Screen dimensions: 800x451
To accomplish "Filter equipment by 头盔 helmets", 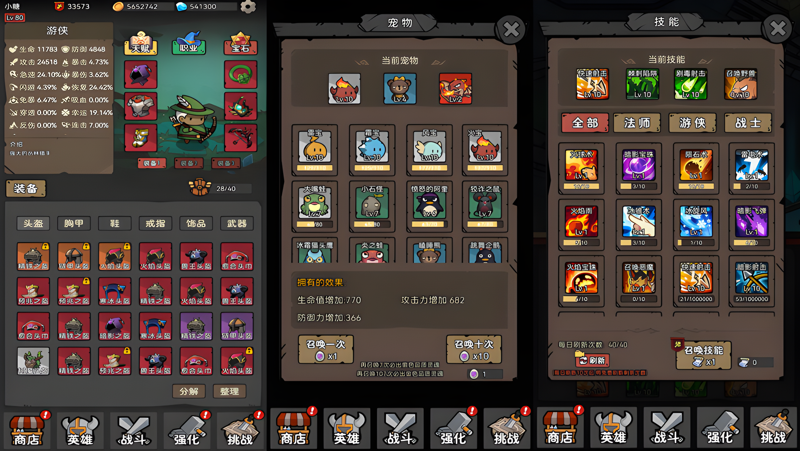I will pyautogui.click(x=34, y=224).
